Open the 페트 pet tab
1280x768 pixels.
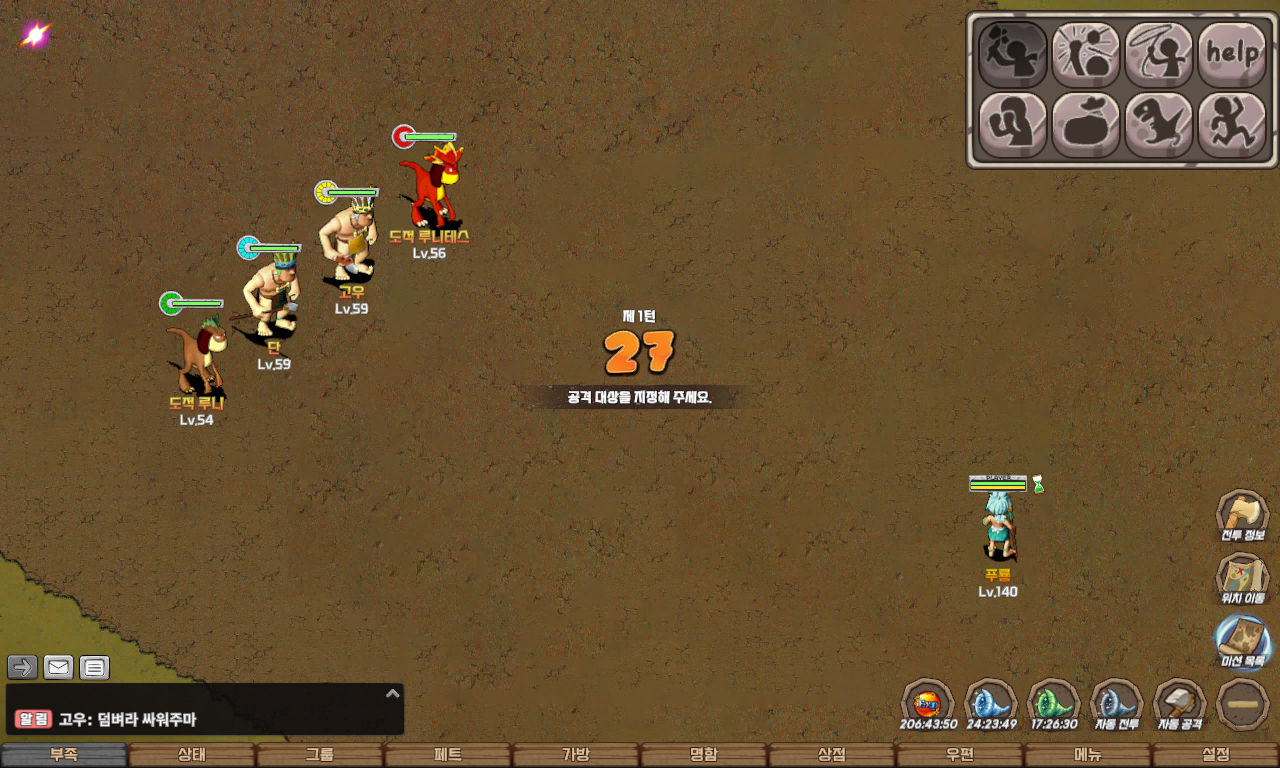click(447, 755)
